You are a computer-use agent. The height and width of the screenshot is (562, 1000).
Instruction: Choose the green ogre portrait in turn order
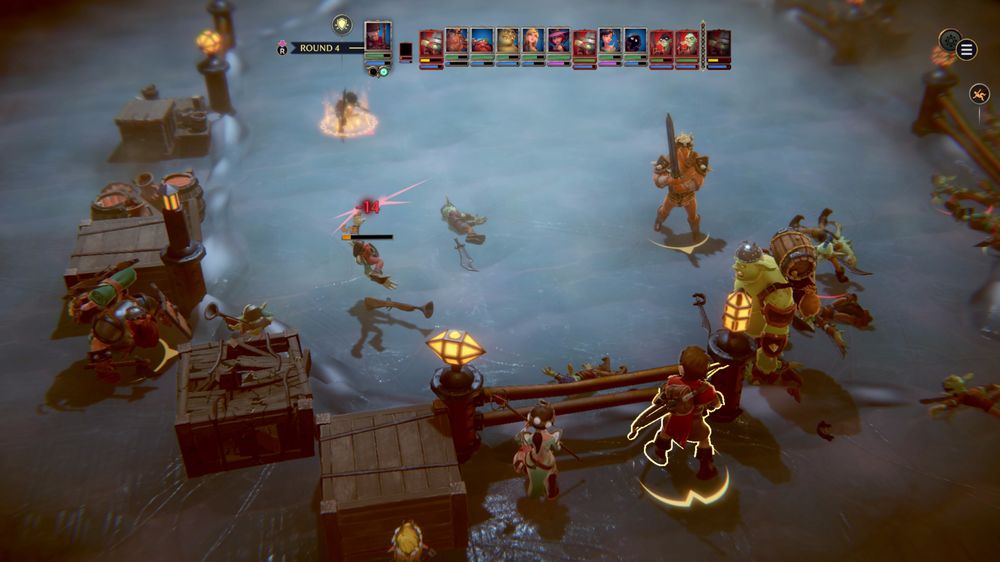pos(508,42)
